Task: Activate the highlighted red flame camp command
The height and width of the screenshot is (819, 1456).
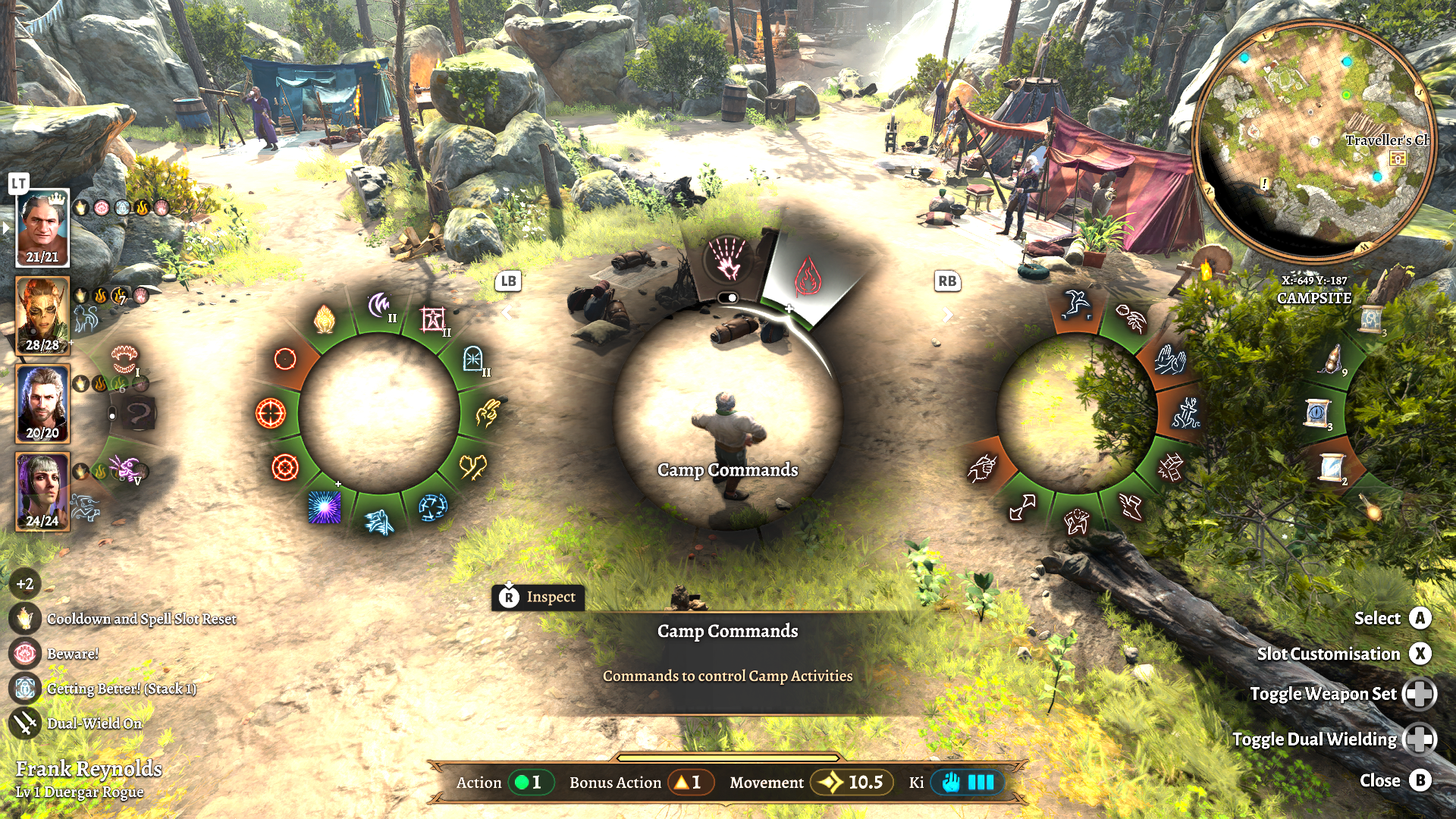Action: [808, 276]
